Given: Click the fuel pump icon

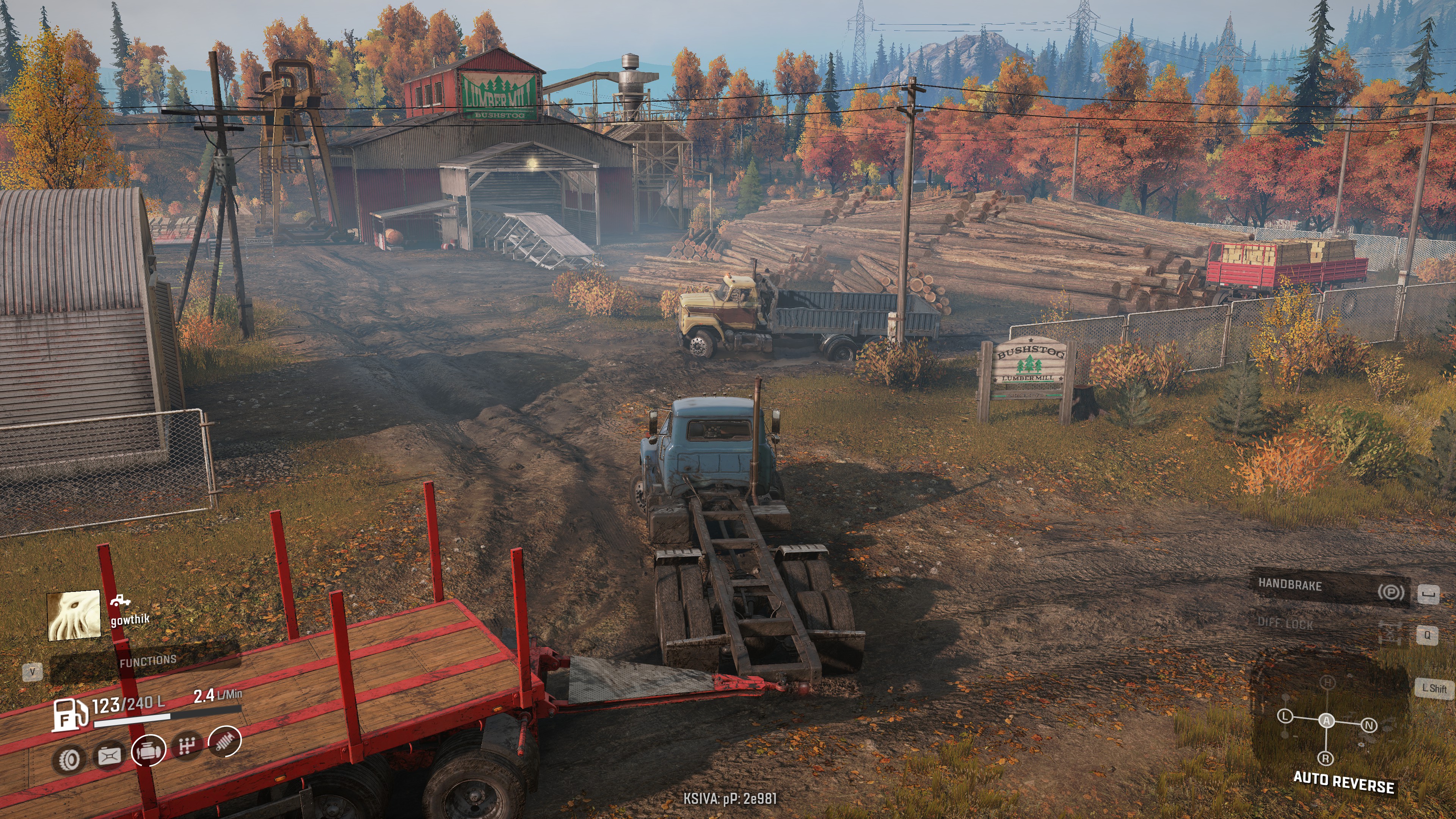Looking at the screenshot, I should [x=69, y=715].
